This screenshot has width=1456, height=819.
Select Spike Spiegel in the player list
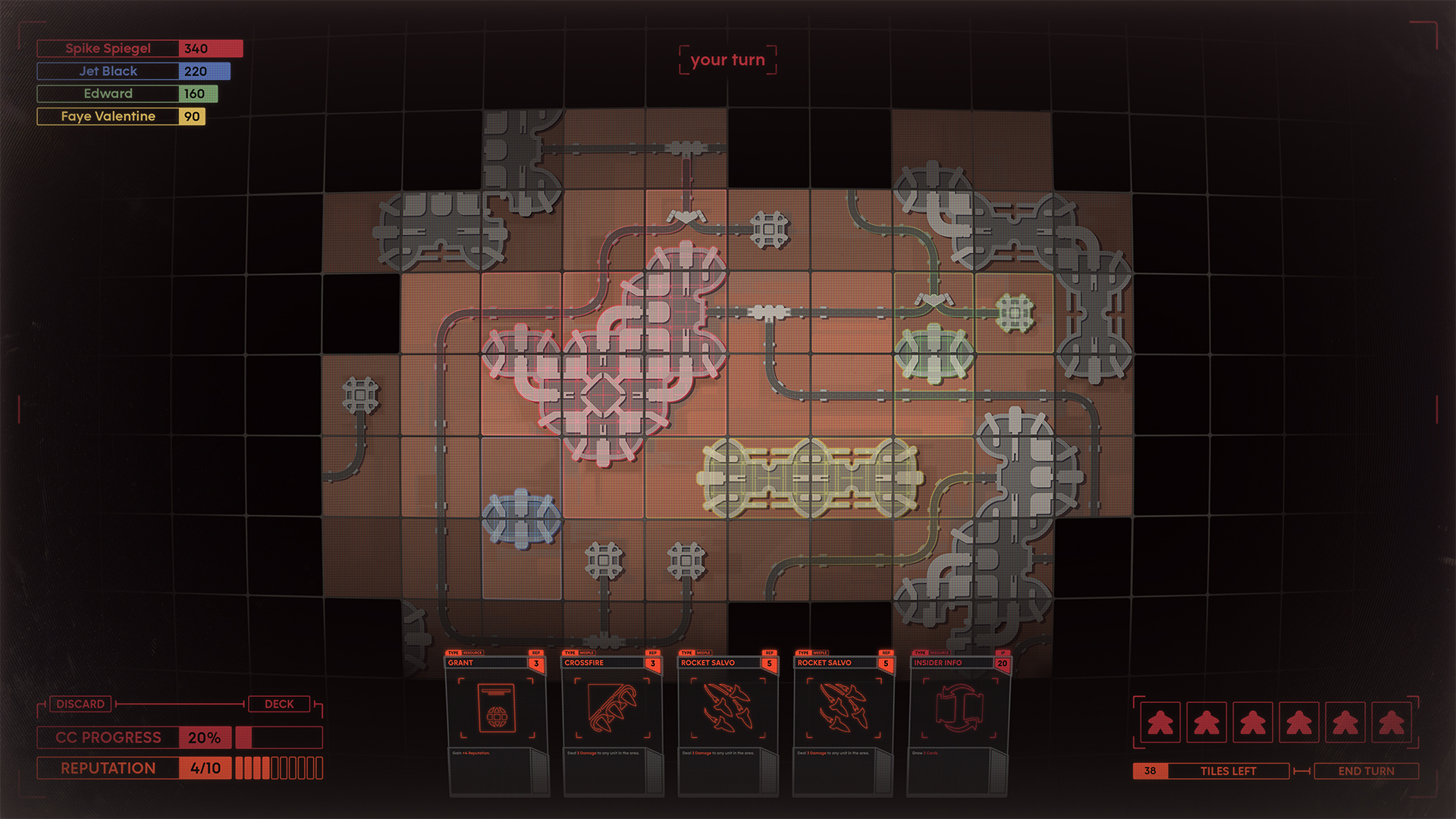pos(140,49)
